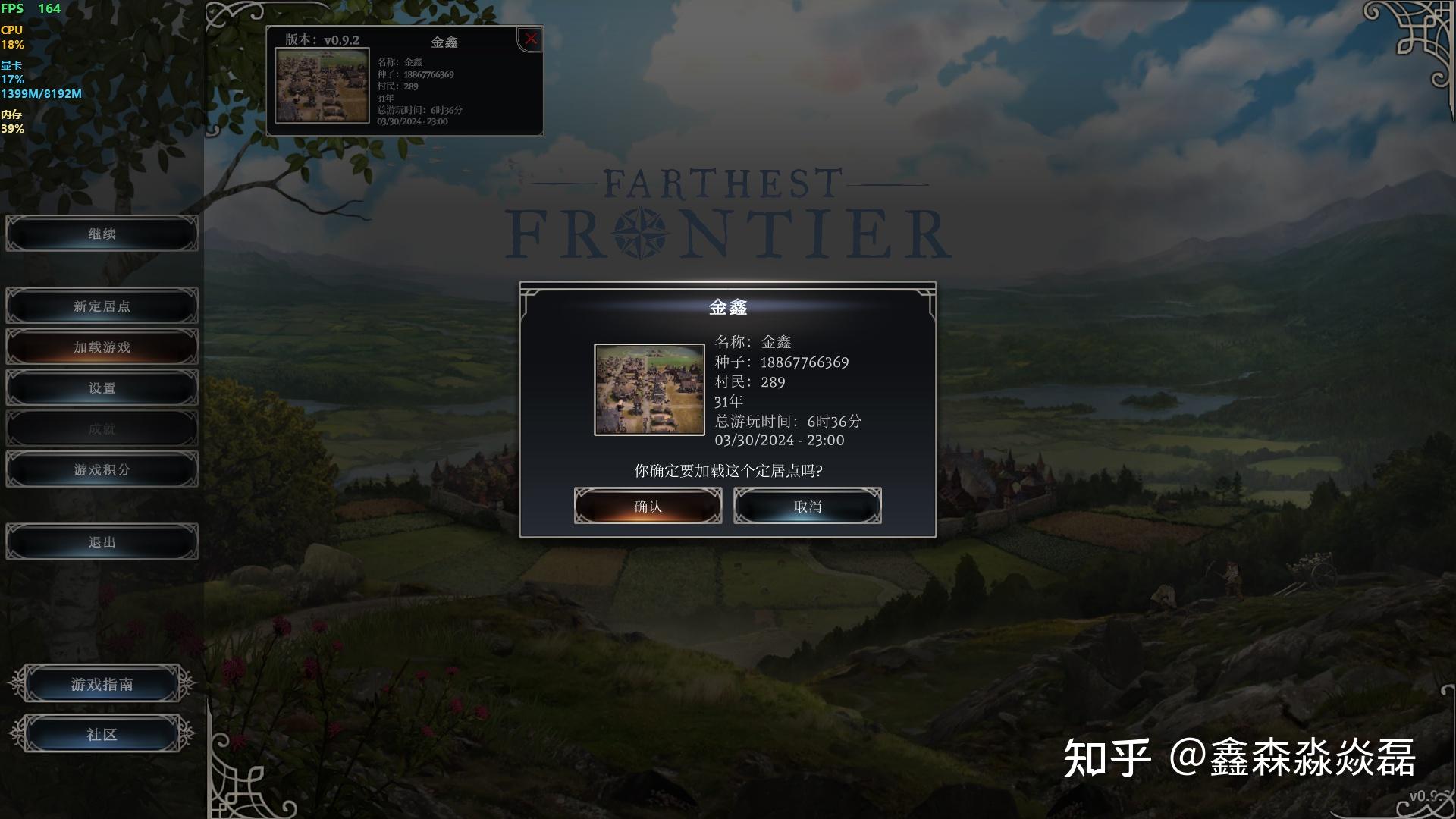
Task: Cancel the load with the 取消 button
Action: pyautogui.click(x=806, y=505)
